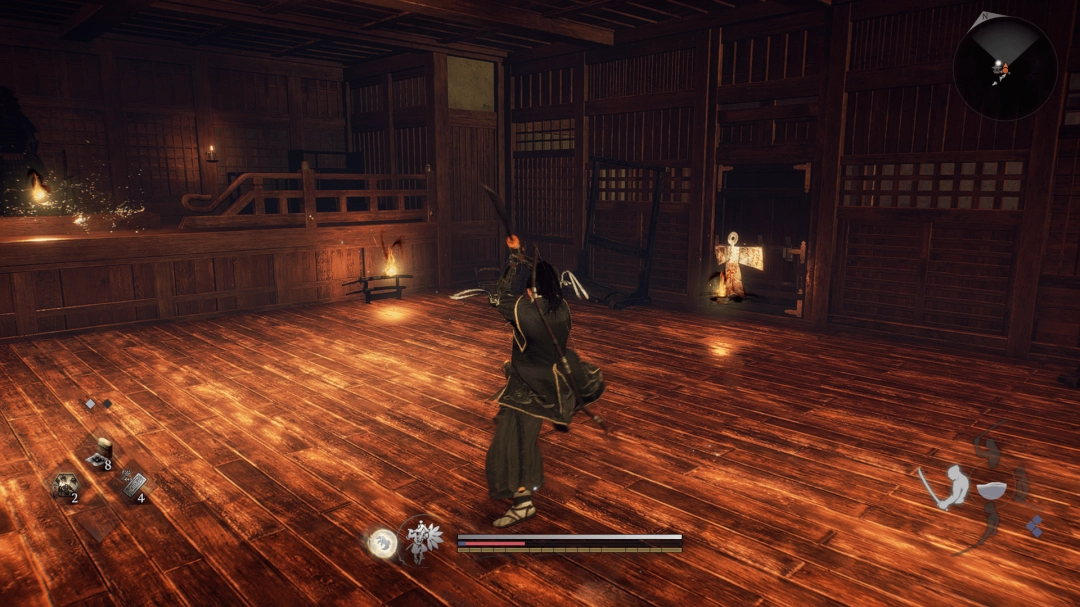Select the hexagonal shortcut item with count 2
This screenshot has width=1080, height=607.
point(65,485)
